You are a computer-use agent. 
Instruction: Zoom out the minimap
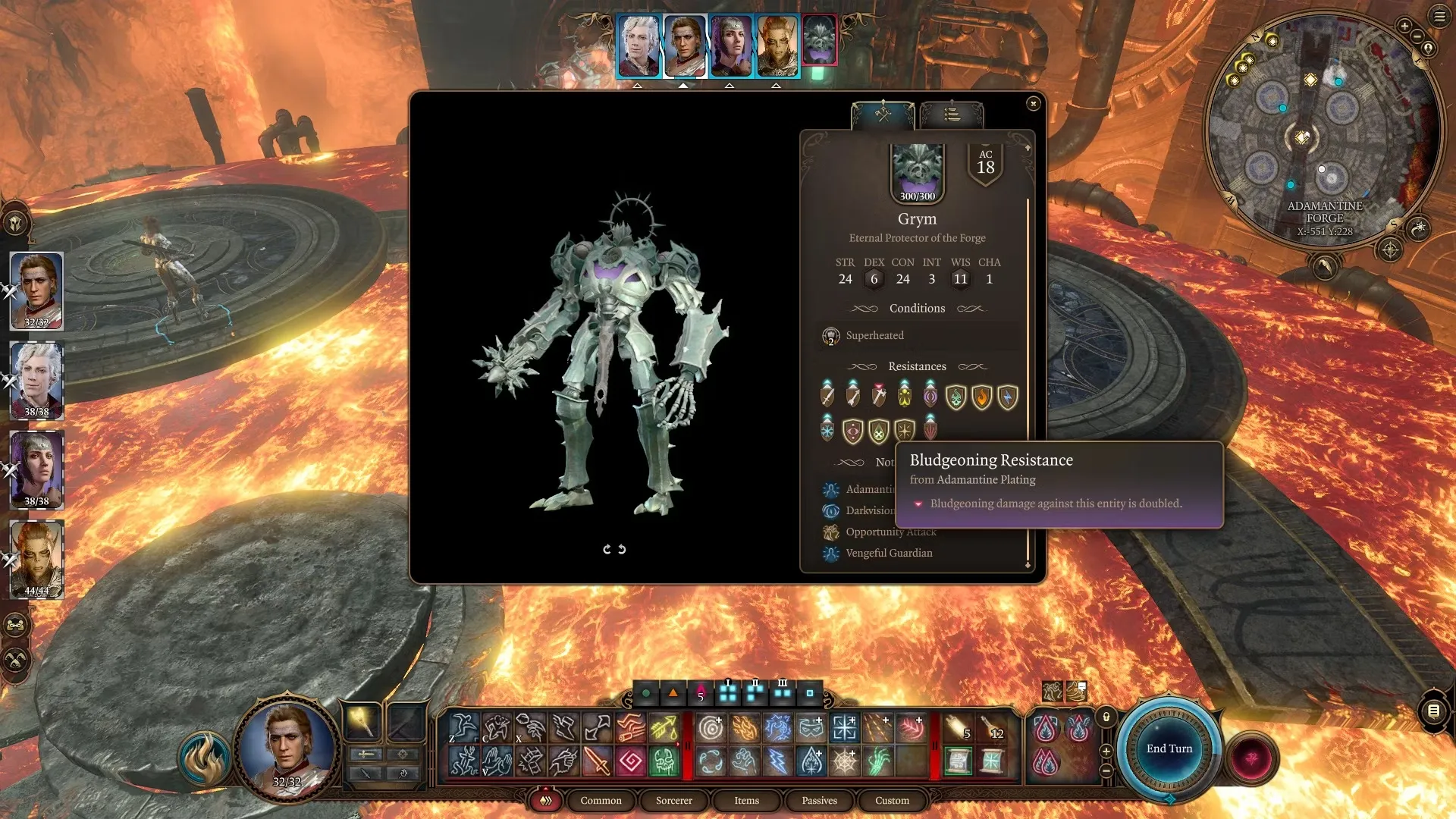click(x=1417, y=36)
